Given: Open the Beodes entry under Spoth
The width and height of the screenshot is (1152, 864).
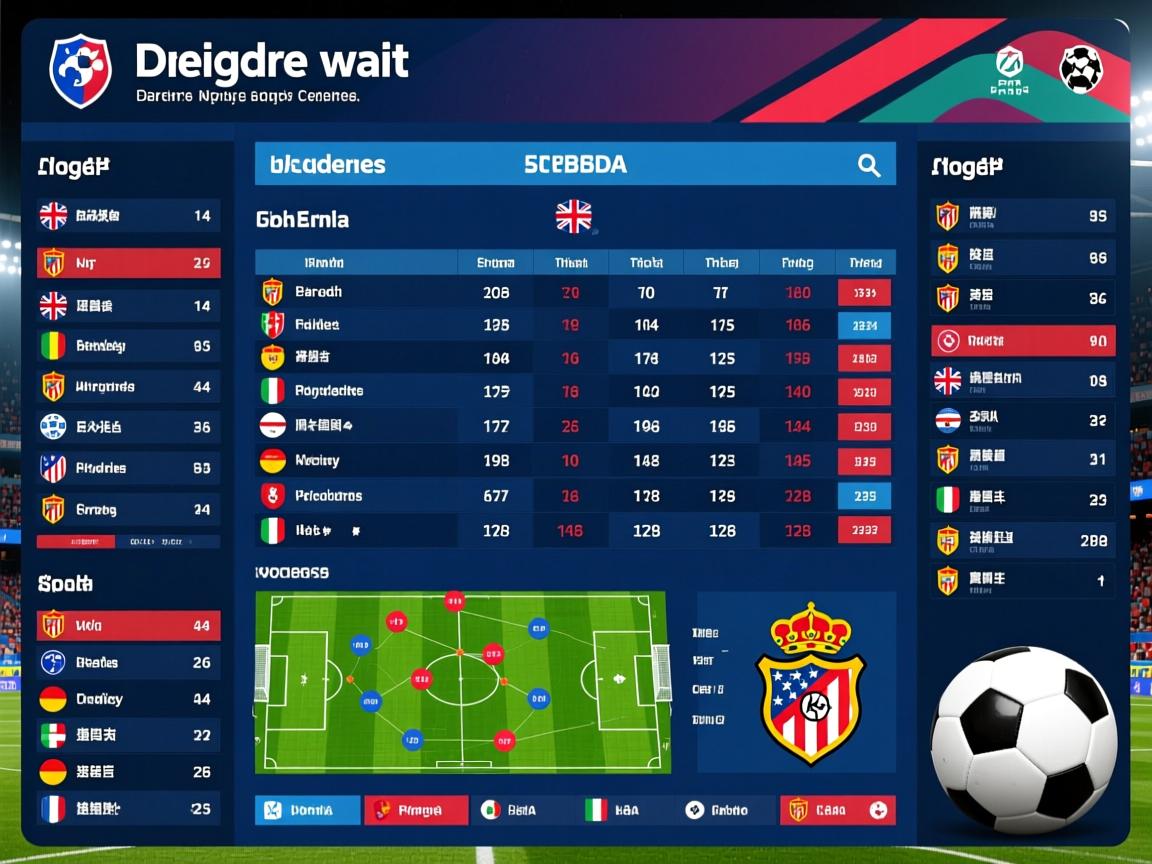Looking at the screenshot, I should [128, 662].
